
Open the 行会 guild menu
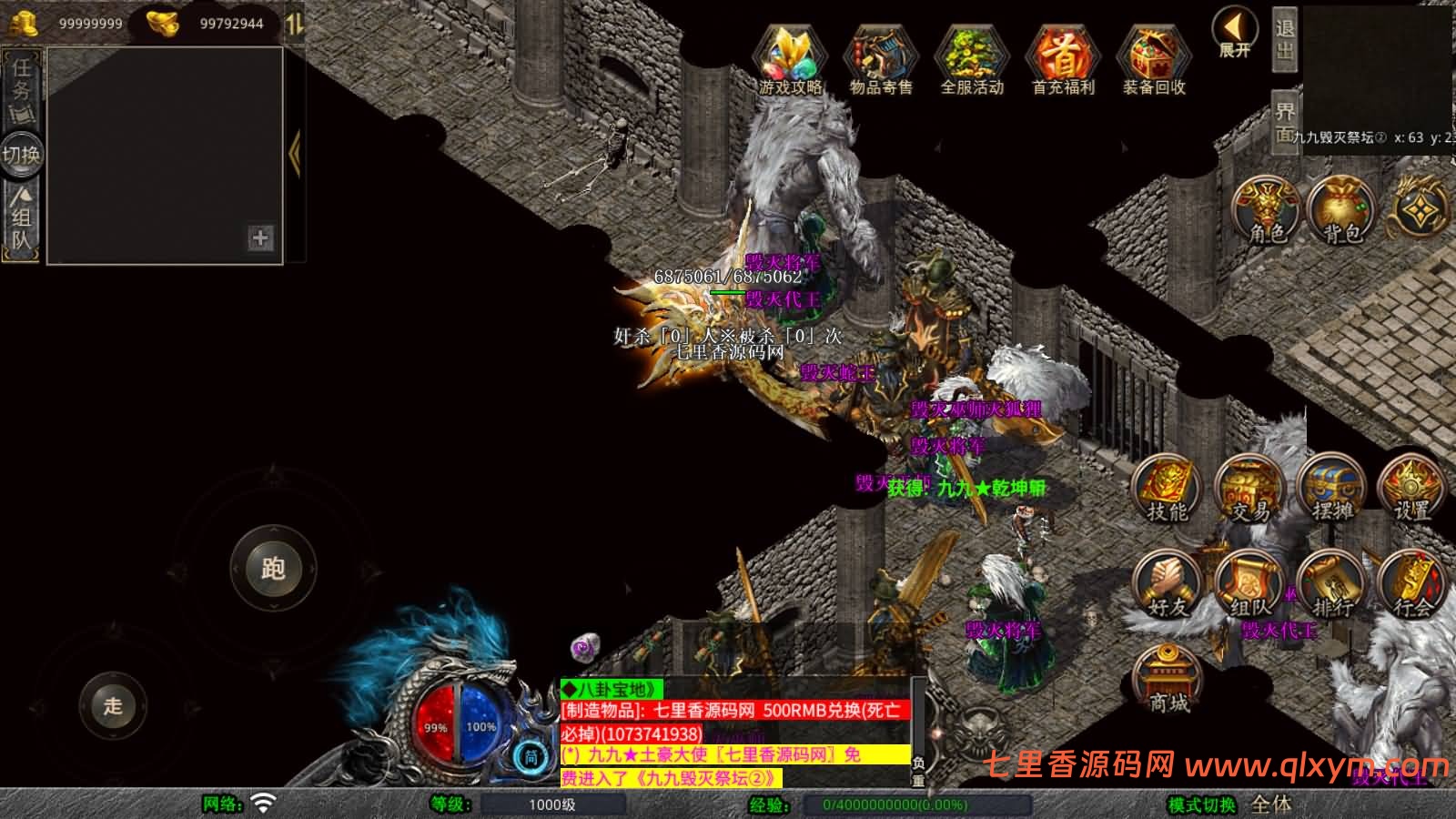click(x=1412, y=584)
